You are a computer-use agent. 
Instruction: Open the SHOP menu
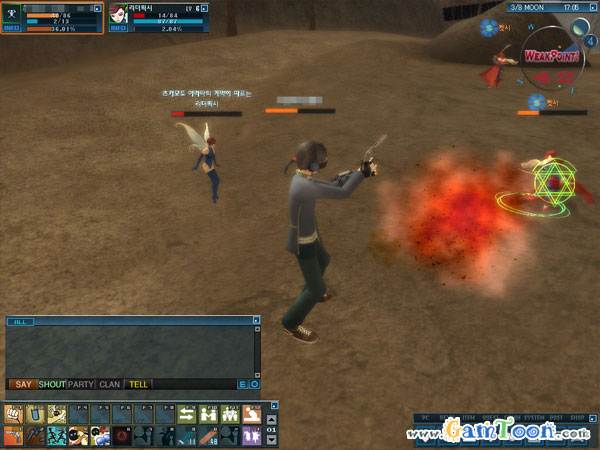(x=579, y=417)
